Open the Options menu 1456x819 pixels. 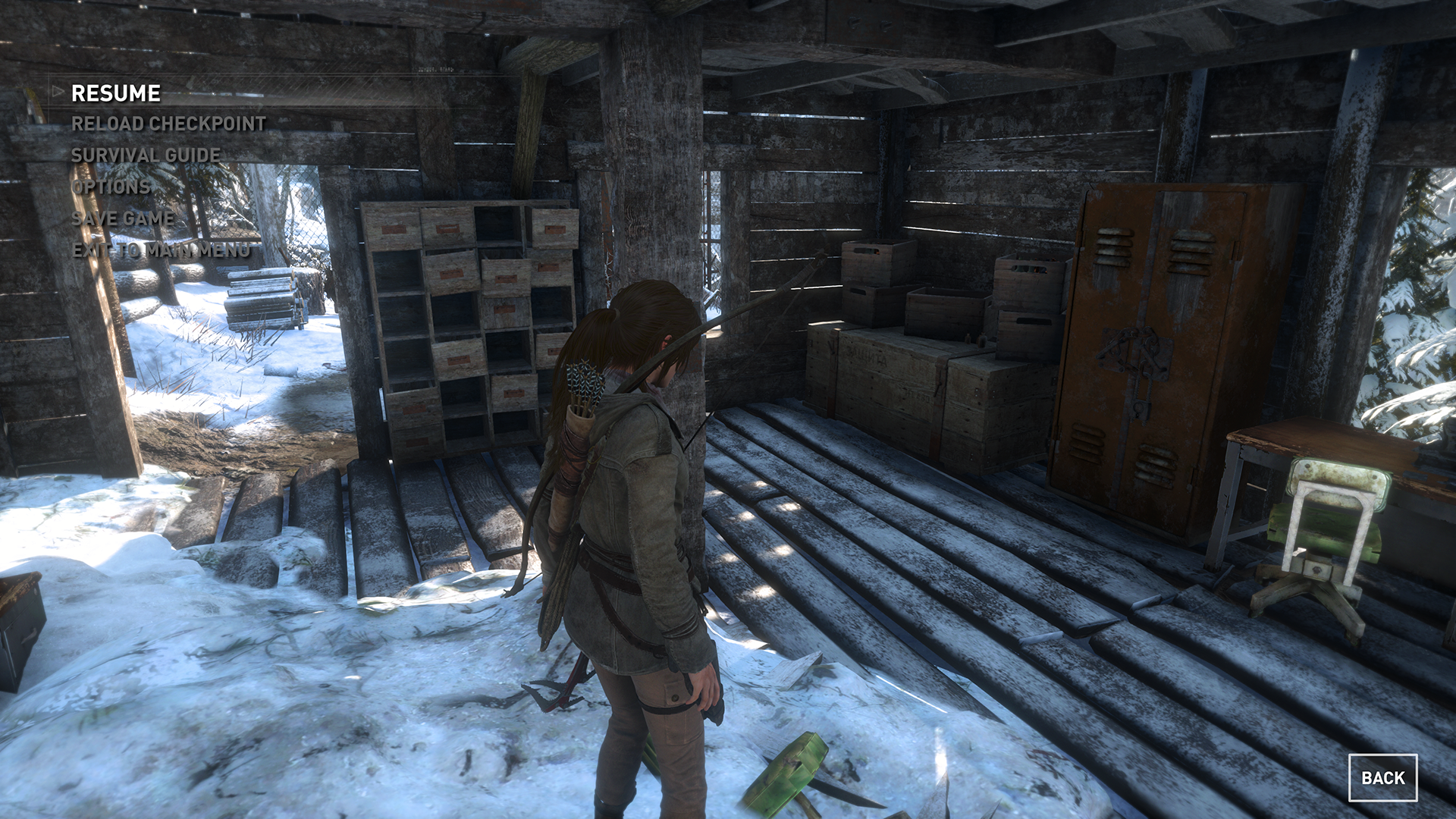[111, 187]
